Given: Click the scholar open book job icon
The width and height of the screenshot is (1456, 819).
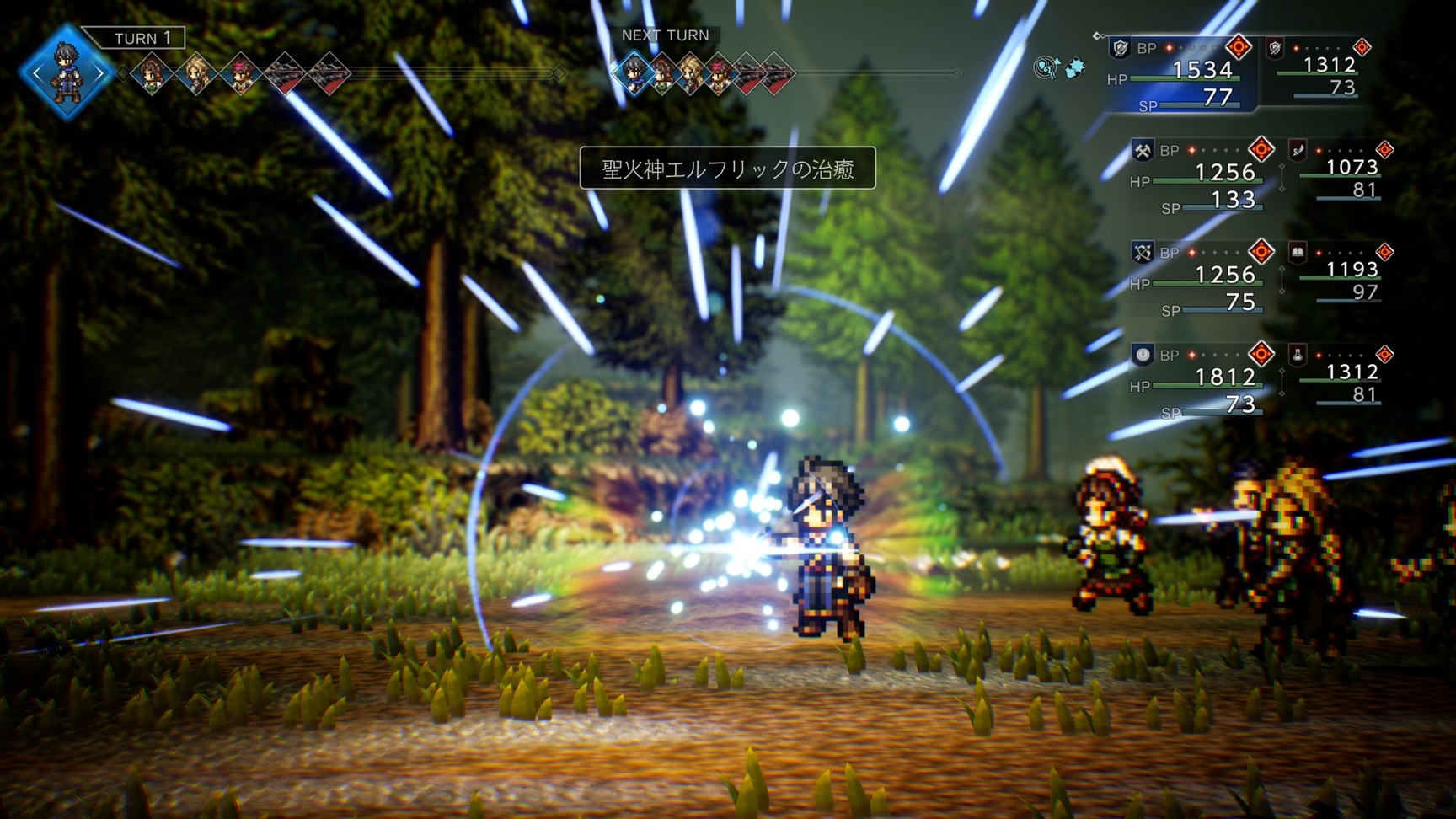Looking at the screenshot, I should tap(1298, 251).
